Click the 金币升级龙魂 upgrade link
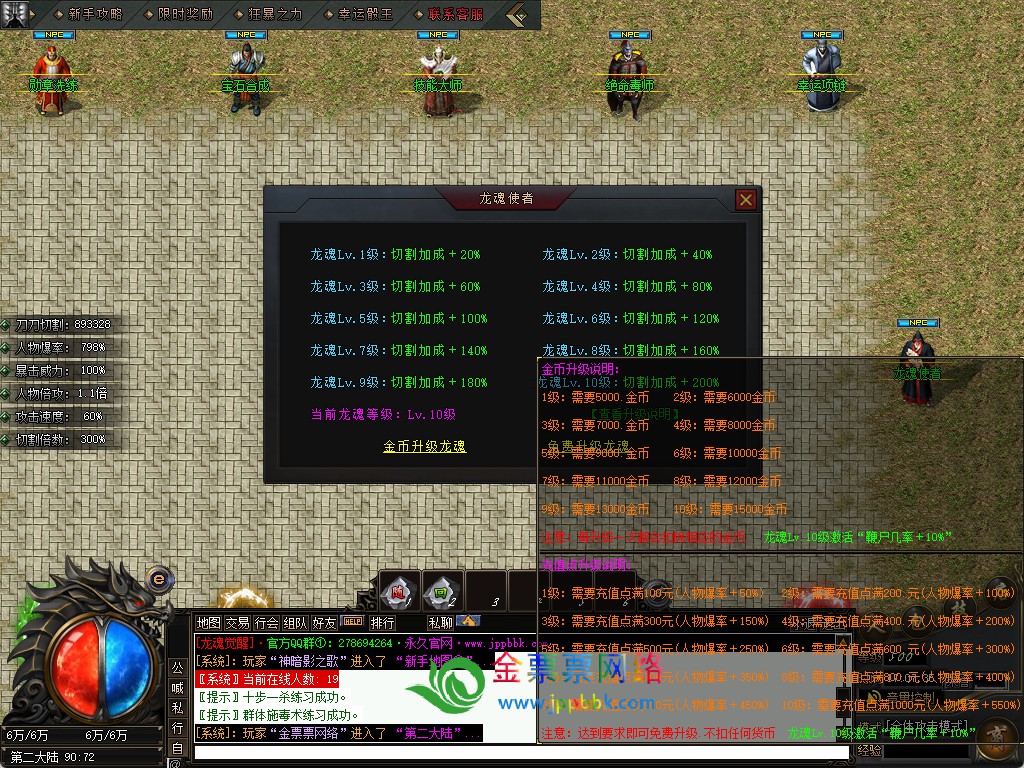1024x768 pixels. [x=424, y=446]
